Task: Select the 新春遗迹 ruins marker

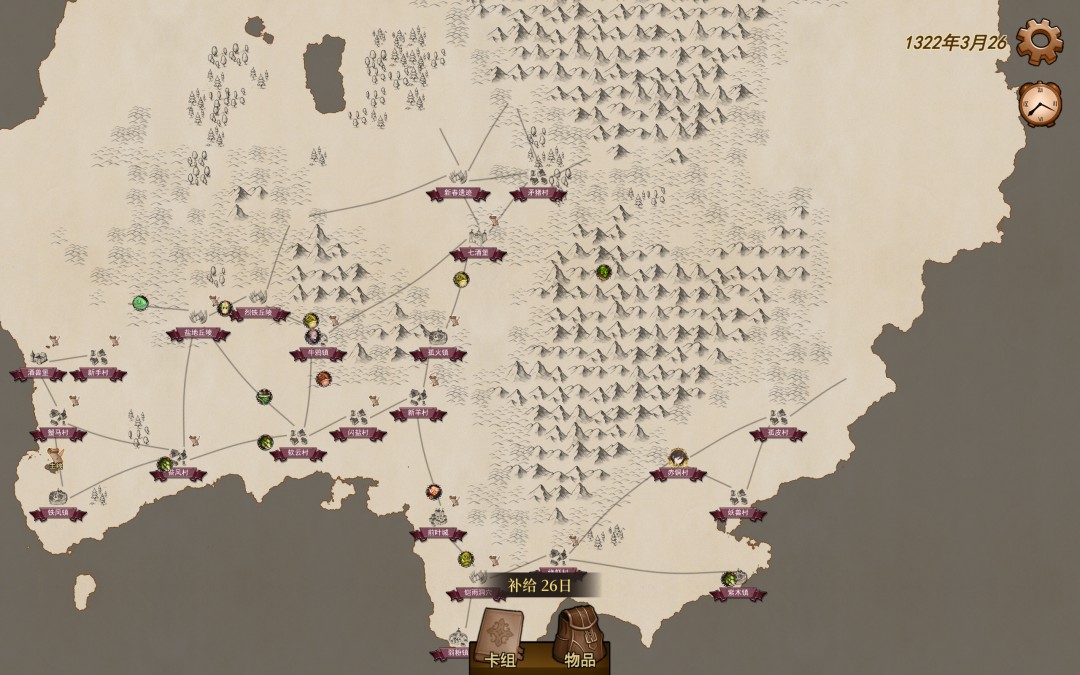Action: click(457, 193)
